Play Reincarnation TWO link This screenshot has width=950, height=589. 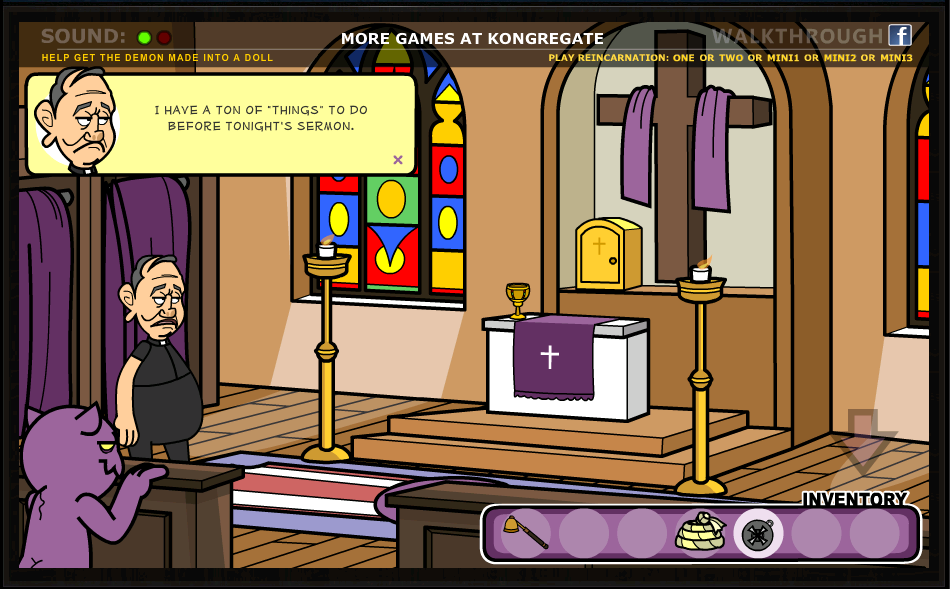(729, 58)
